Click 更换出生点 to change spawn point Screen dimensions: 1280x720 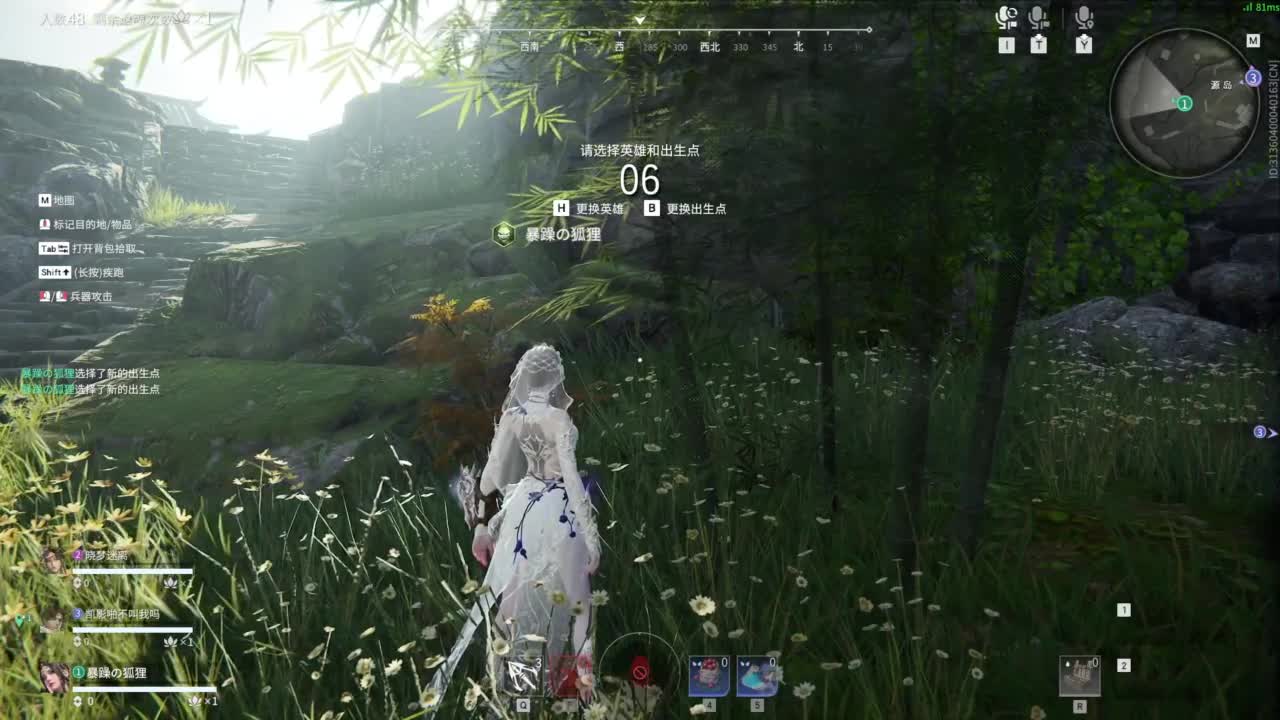(x=698, y=209)
